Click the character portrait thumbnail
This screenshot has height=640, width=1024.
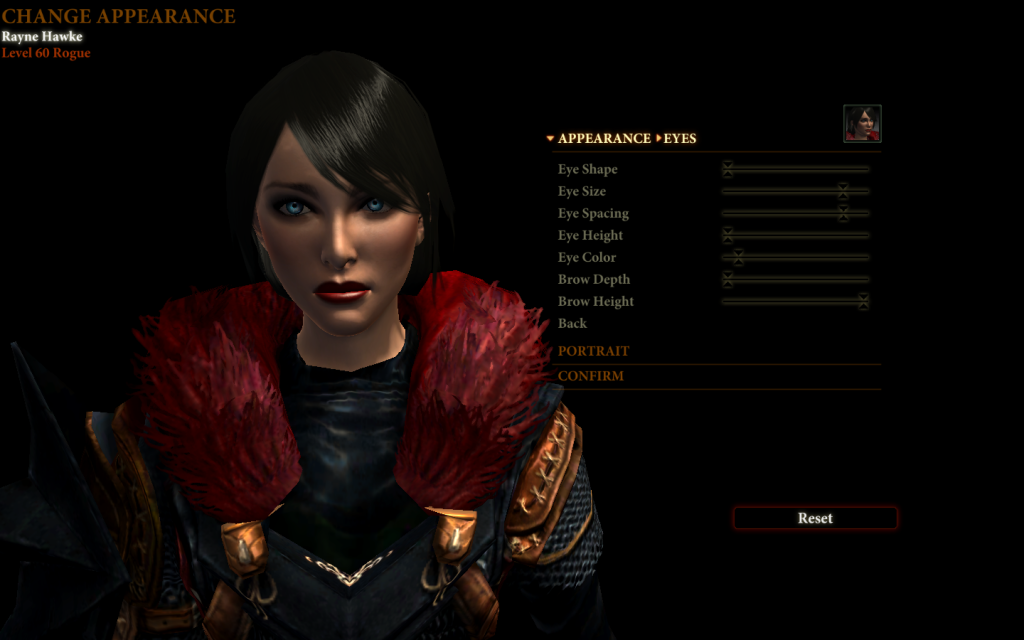pos(862,123)
